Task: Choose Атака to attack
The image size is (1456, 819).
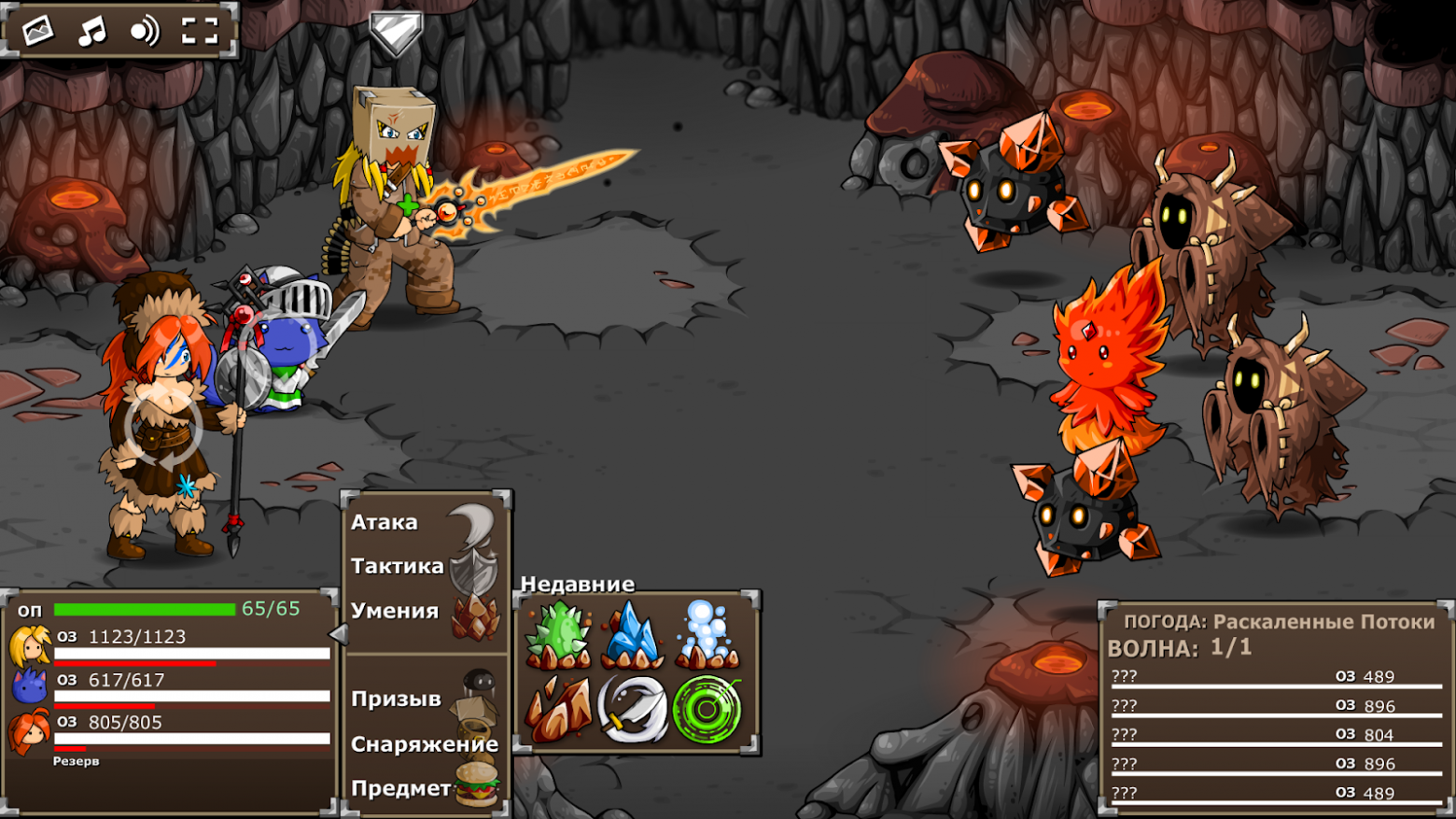Action: coord(383,521)
